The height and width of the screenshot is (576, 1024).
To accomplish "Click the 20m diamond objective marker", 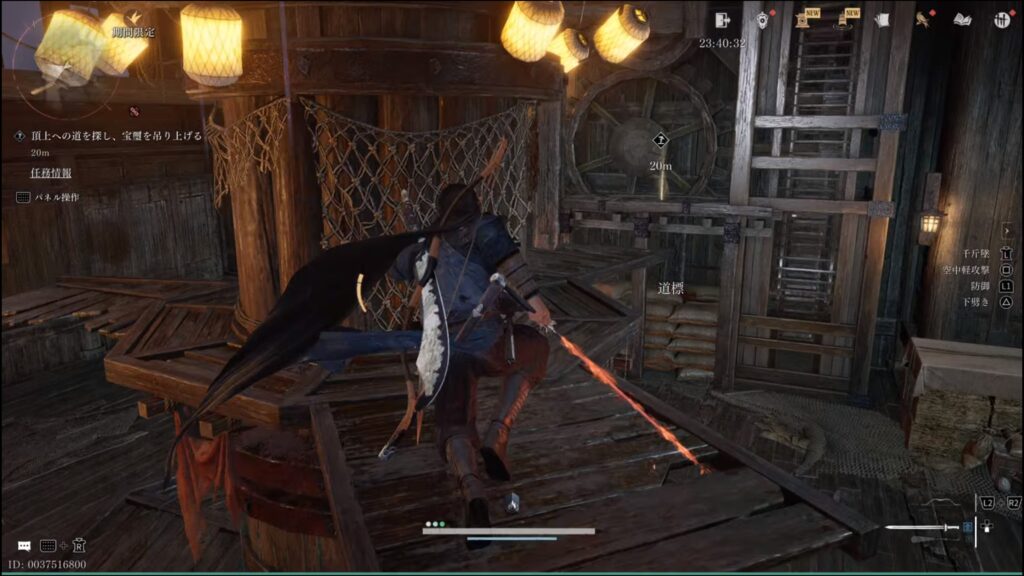I will click(x=660, y=141).
